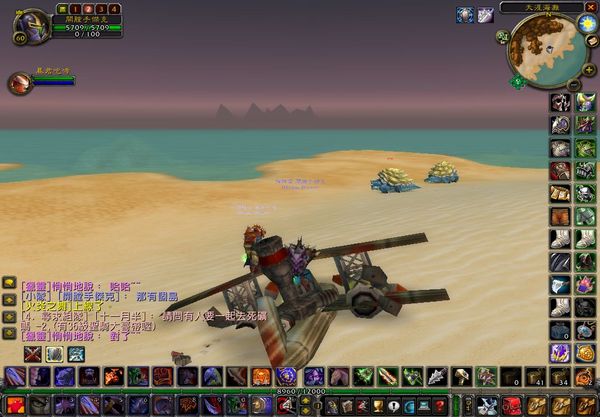Click the crossed swords icon above action bar
The height and width of the screenshot is (417, 600).
[32, 354]
